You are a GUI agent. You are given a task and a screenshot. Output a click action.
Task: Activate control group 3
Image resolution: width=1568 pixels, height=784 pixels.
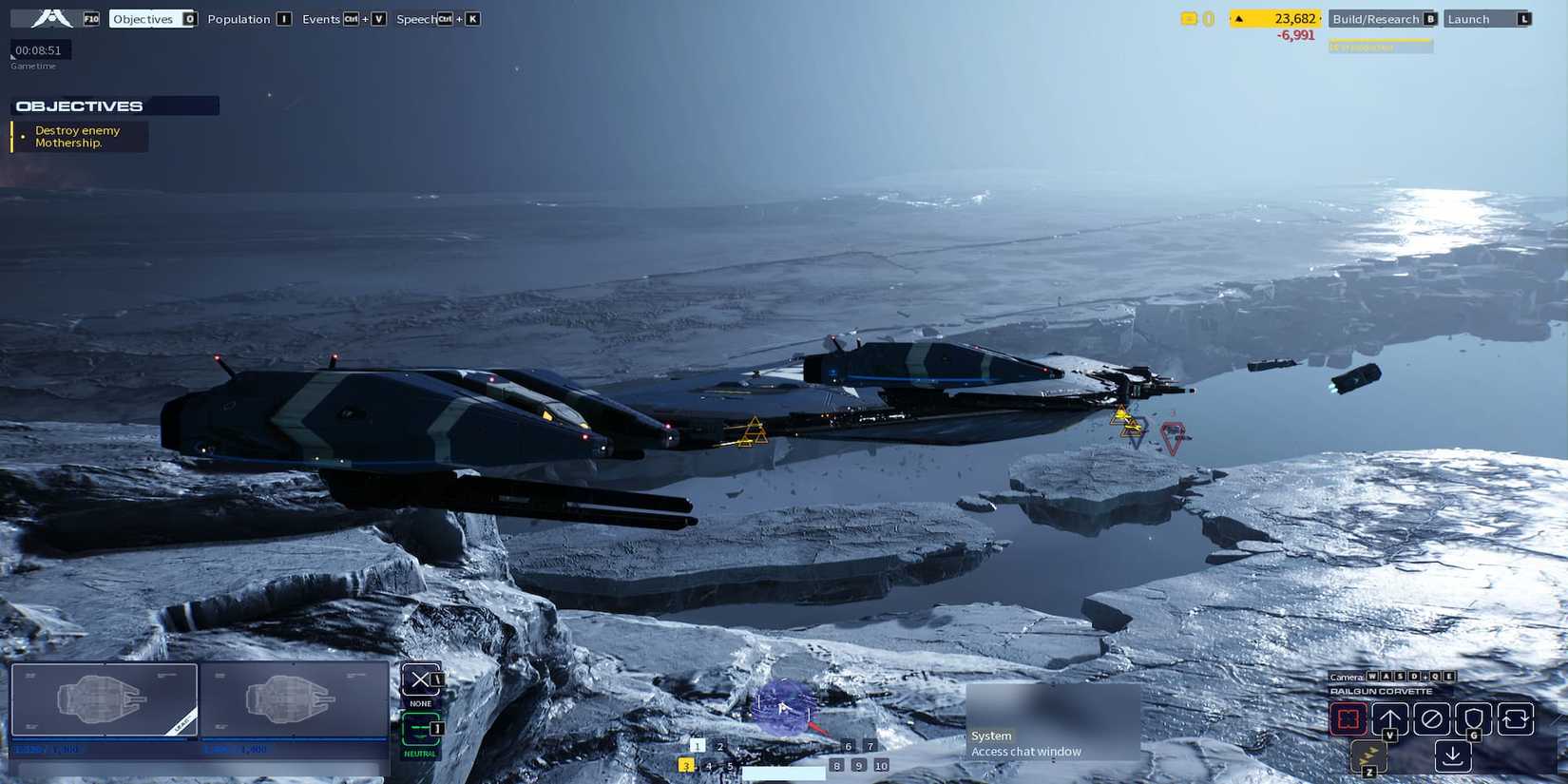[684, 764]
